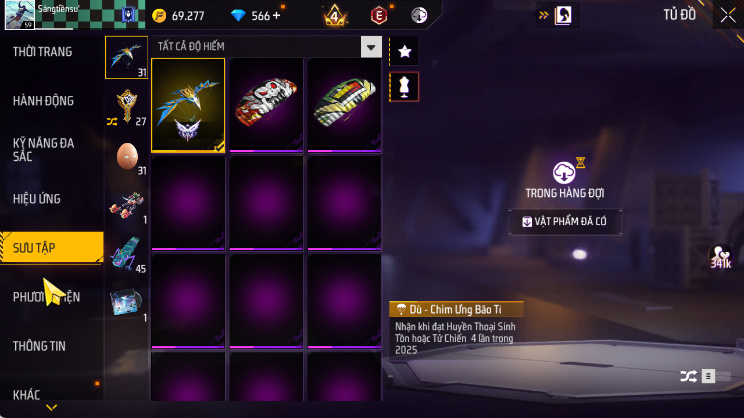Open the egg subcategory in the sidebar
Viewport: 744px width, 418px height.
pos(127,157)
